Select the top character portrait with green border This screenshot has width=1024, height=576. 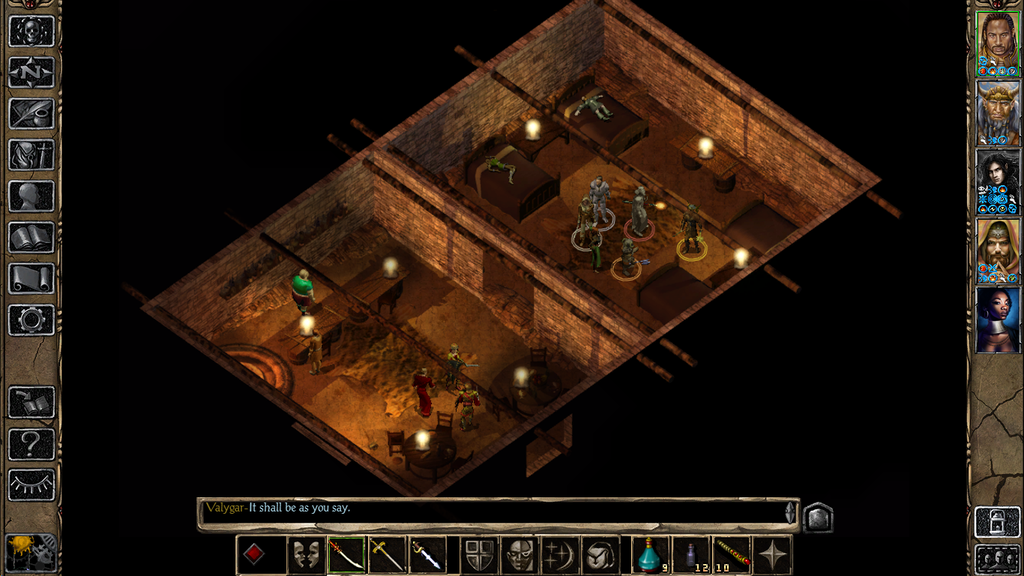[997, 45]
